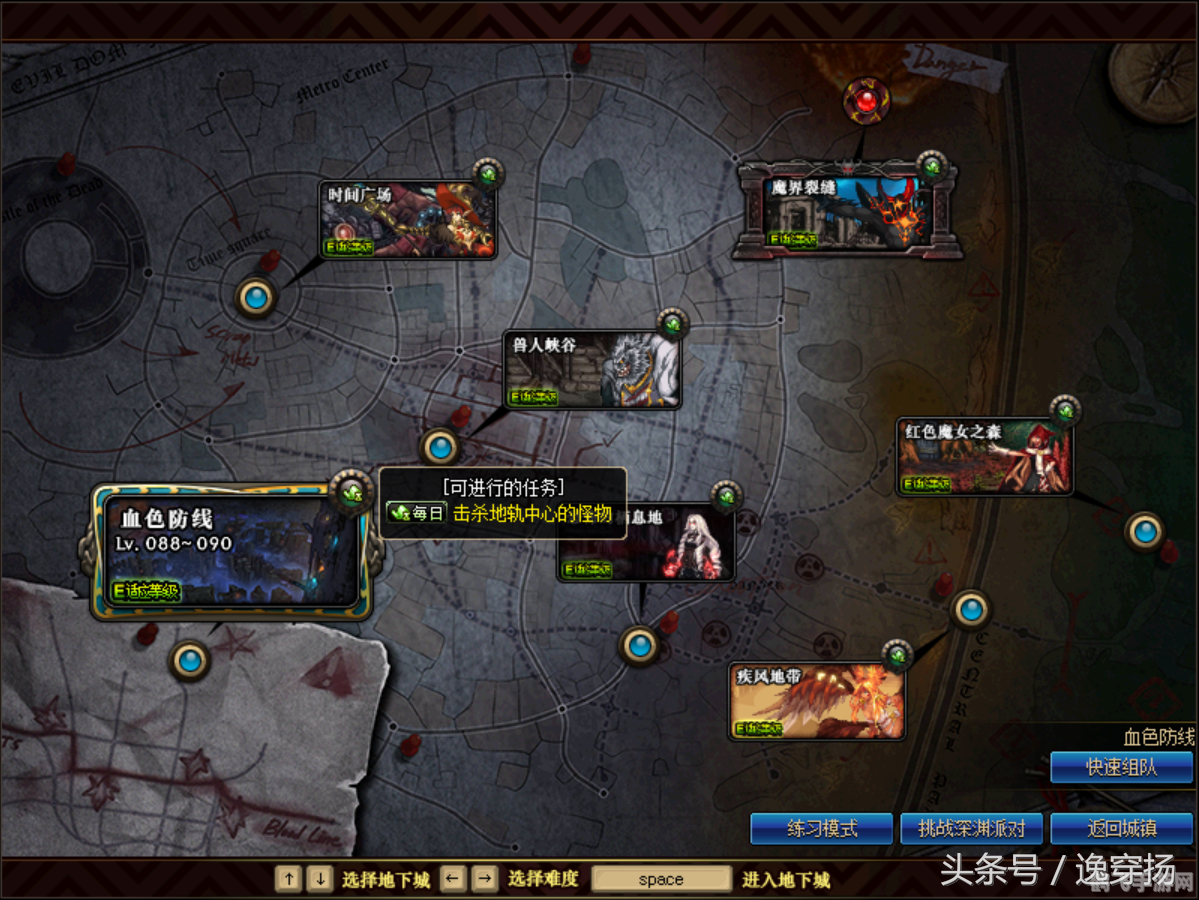Choose the 魔界裂缝 dungeon card
Viewport: 1199px width, 900px height.
point(848,212)
